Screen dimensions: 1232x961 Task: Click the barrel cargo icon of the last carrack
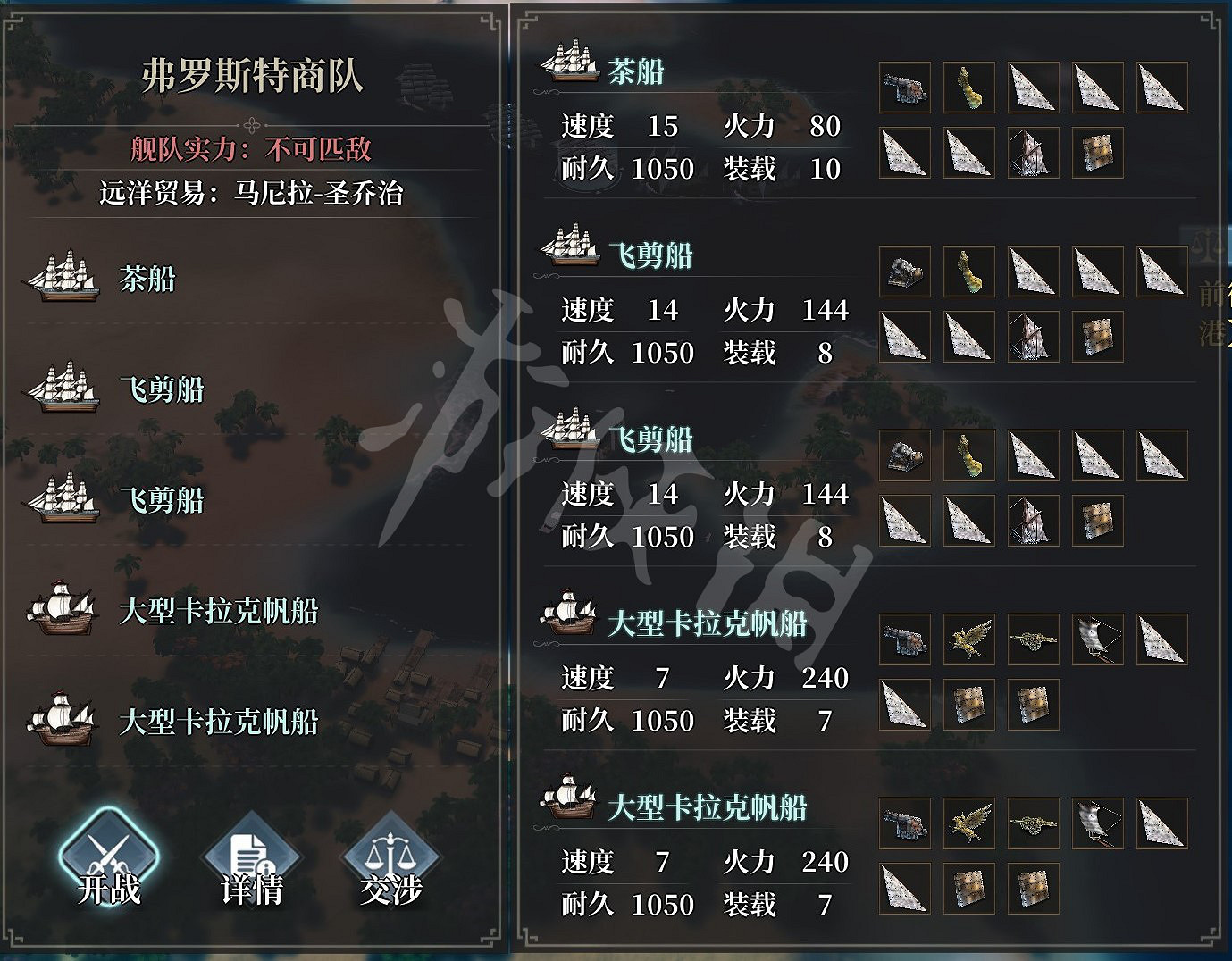[x=969, y=888]
